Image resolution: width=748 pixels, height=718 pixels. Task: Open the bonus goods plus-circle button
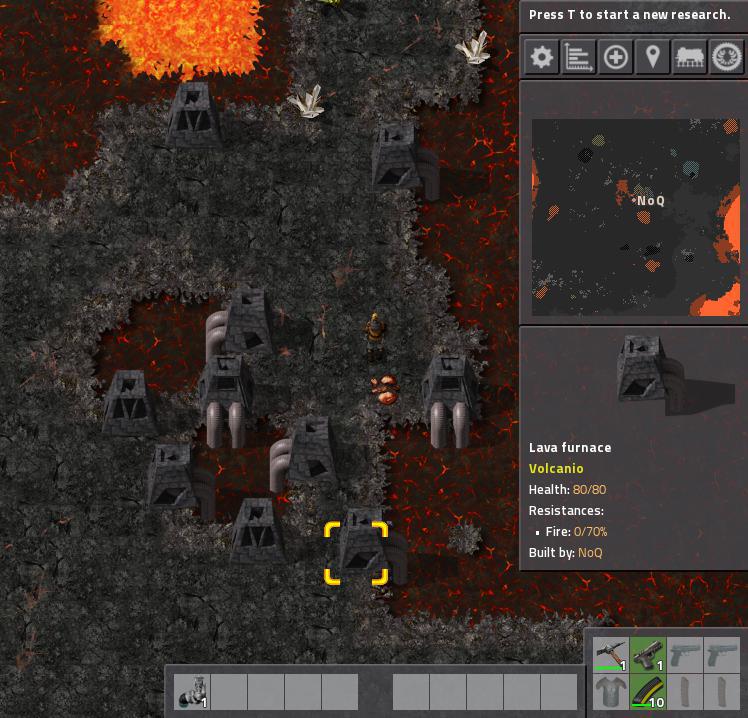pos(615,57)
